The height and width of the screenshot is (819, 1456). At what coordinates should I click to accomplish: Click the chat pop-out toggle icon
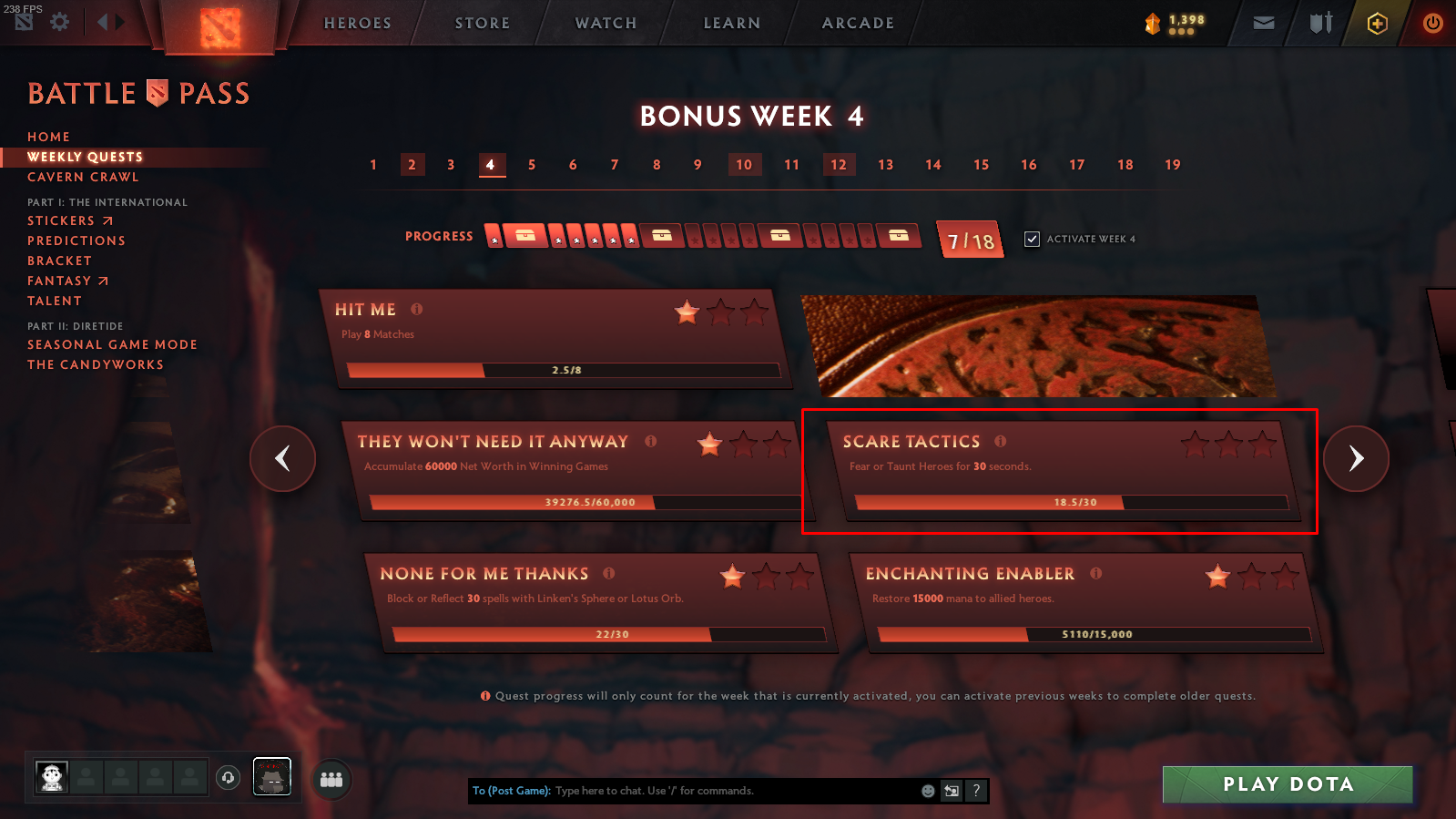pos(952,791)
